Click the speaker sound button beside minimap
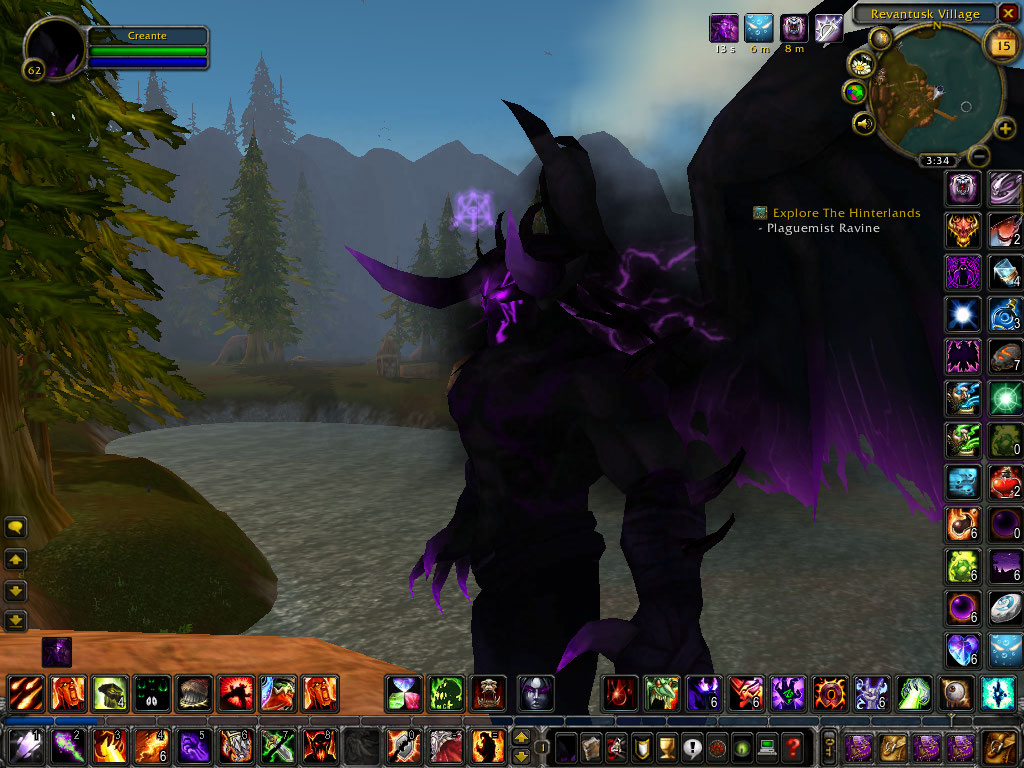 862,124
